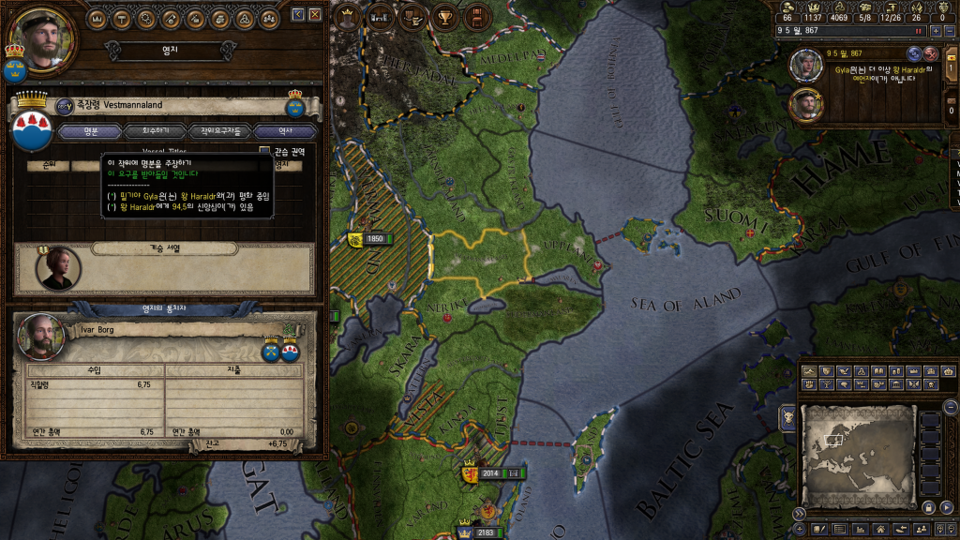Open the 역사 (history) tab
This screenshot has height=540, width=960.
284,131
